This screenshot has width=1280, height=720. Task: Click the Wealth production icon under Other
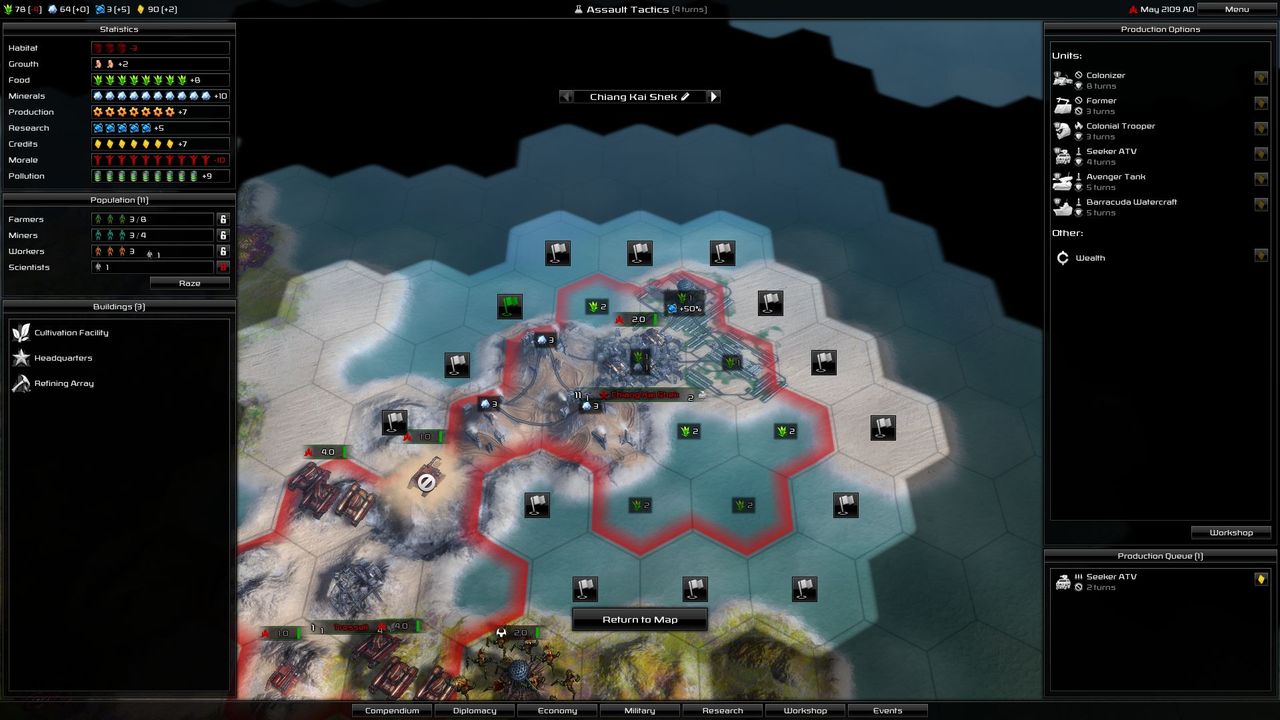pyautogui.click(x=1063, y=257)
